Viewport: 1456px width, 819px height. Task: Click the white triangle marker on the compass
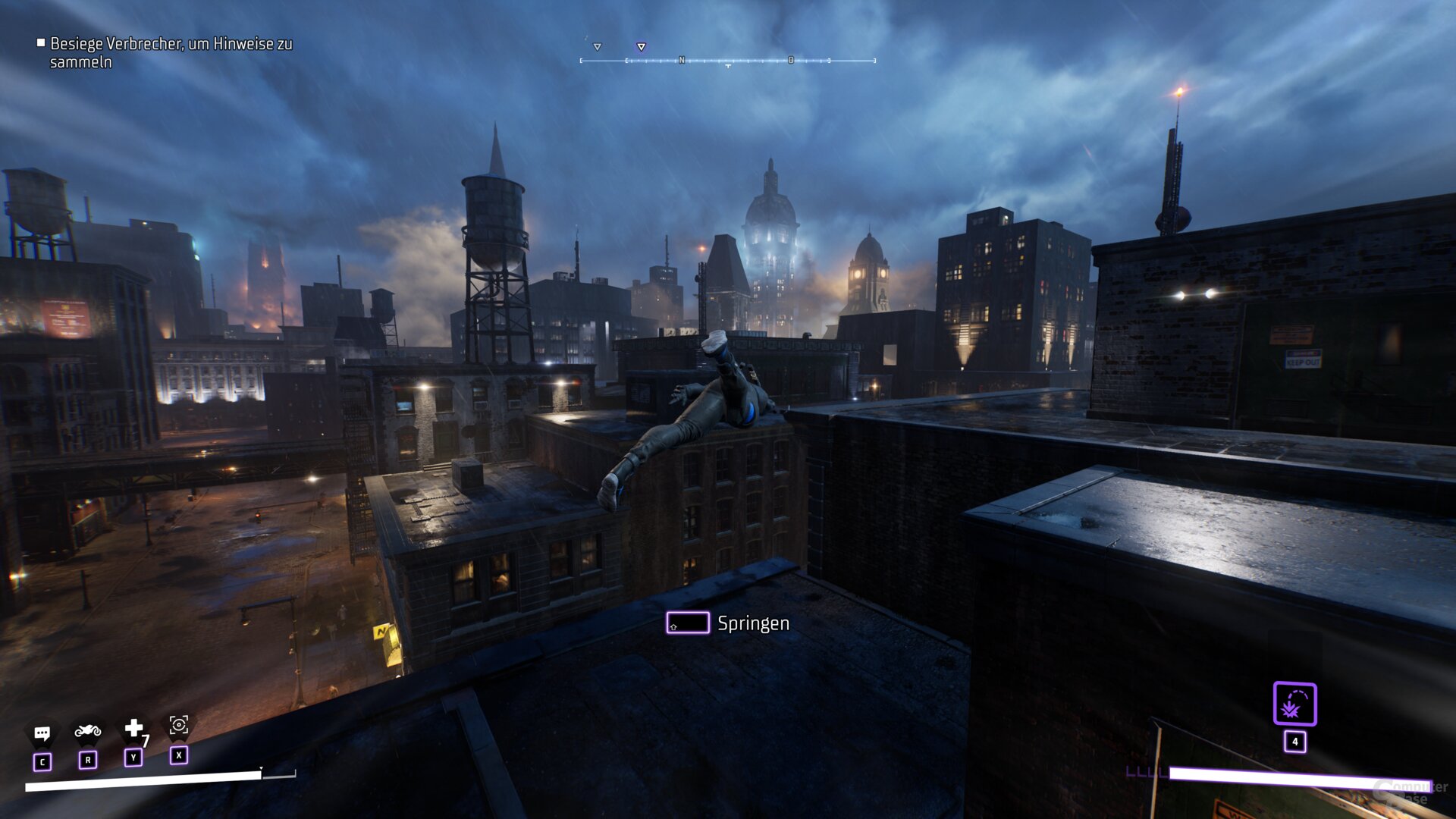[x=597, y=46]
